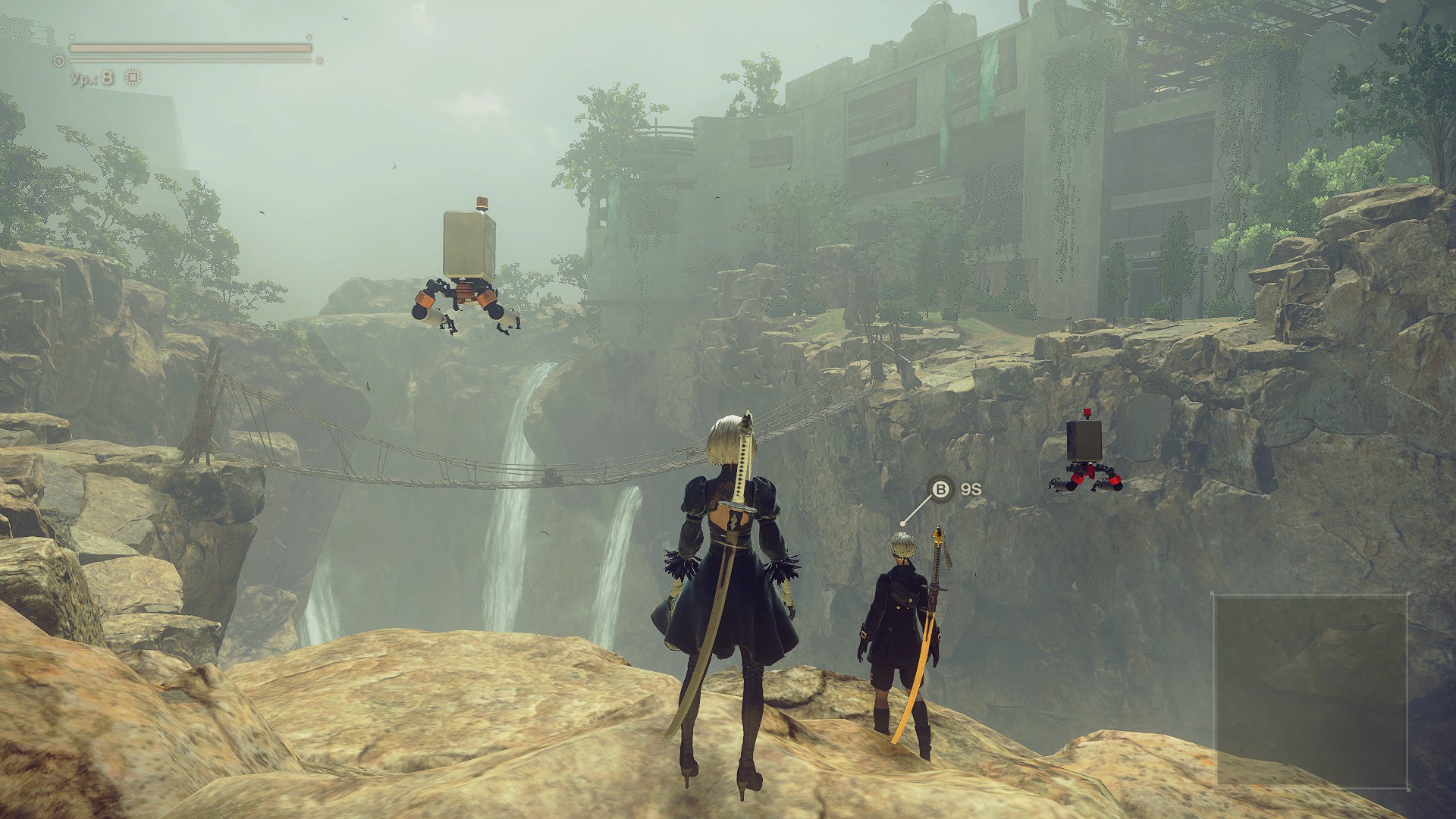Click the minimap panel
The width and height of the screenshot is (1456, 819).
point(1311,689)
